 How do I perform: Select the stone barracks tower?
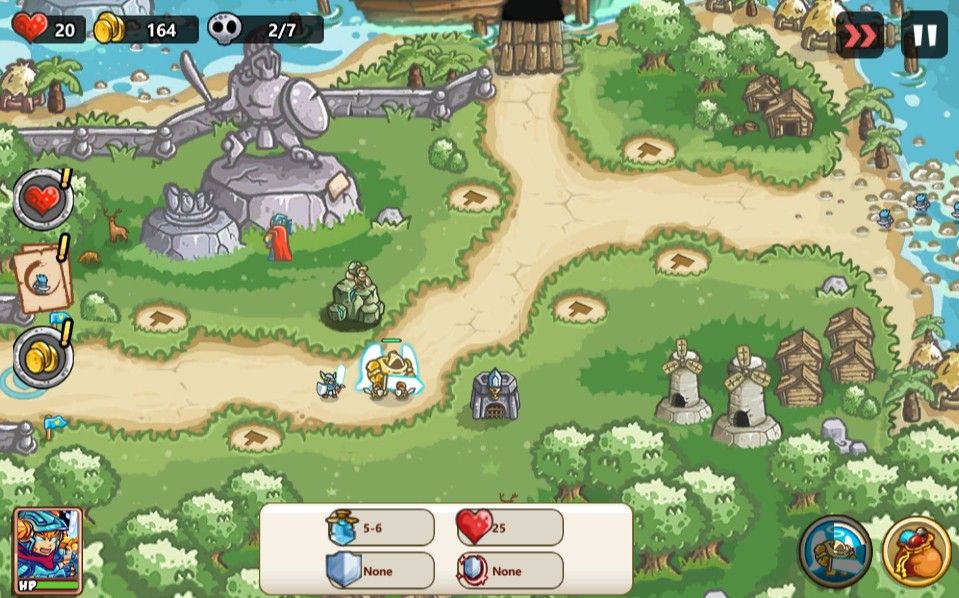(x=495, y=395)
